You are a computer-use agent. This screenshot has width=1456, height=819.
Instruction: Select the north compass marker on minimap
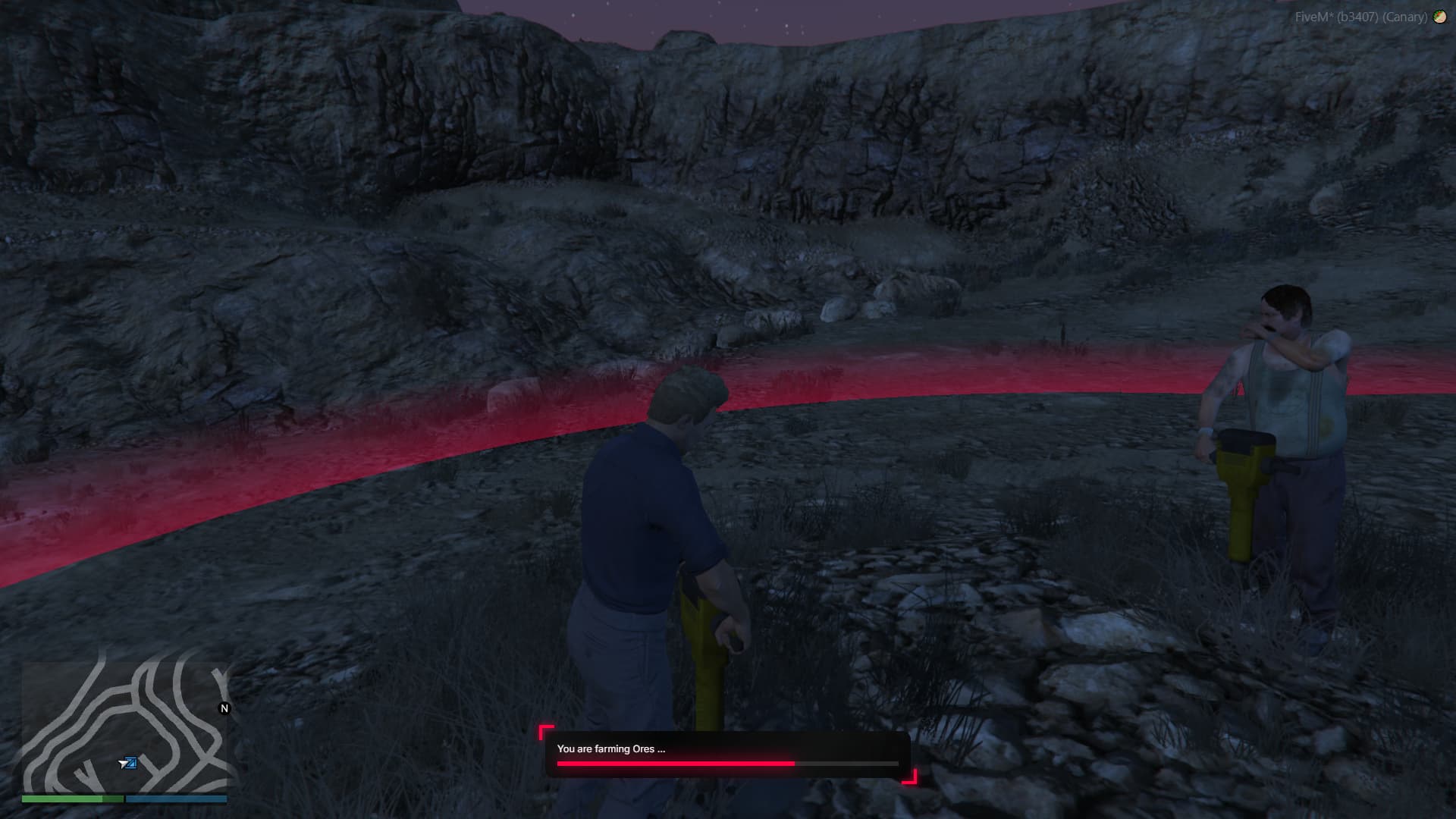tap(224, 708)
